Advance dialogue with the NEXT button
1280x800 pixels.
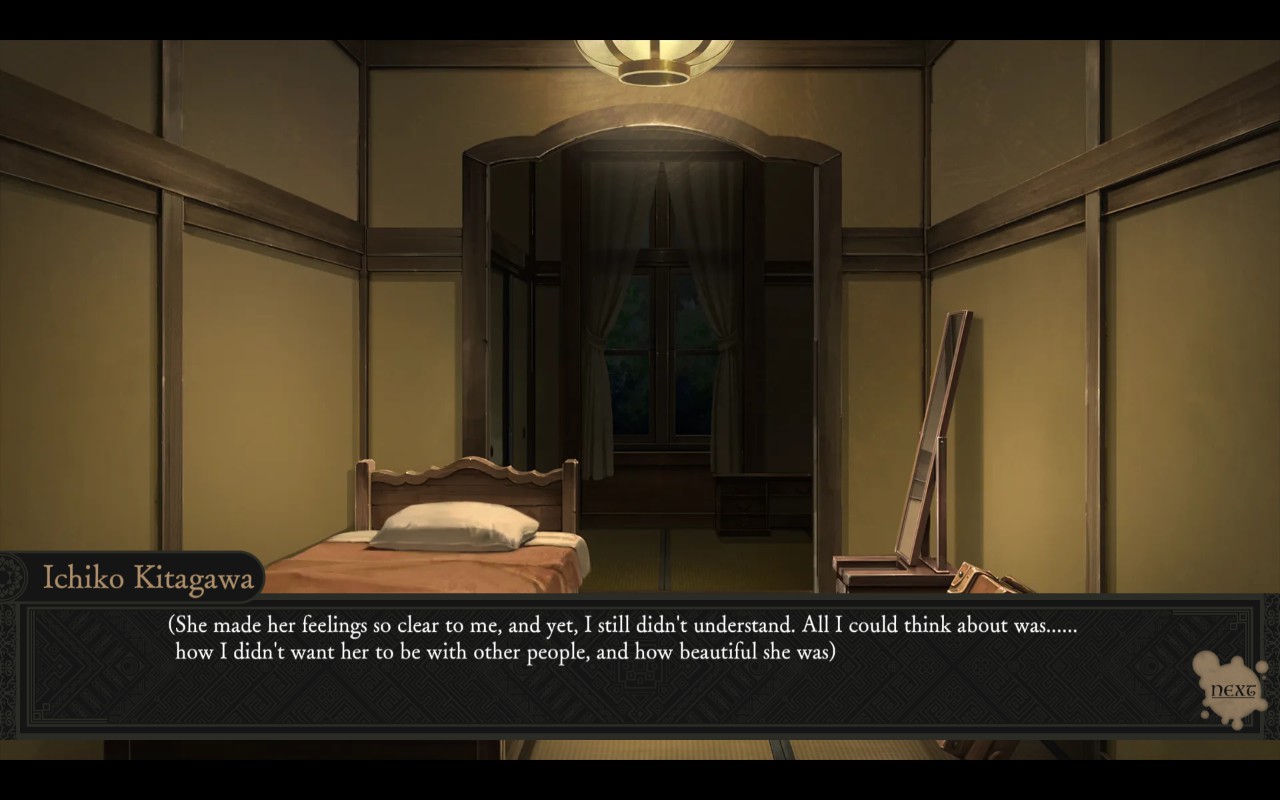1232,690
